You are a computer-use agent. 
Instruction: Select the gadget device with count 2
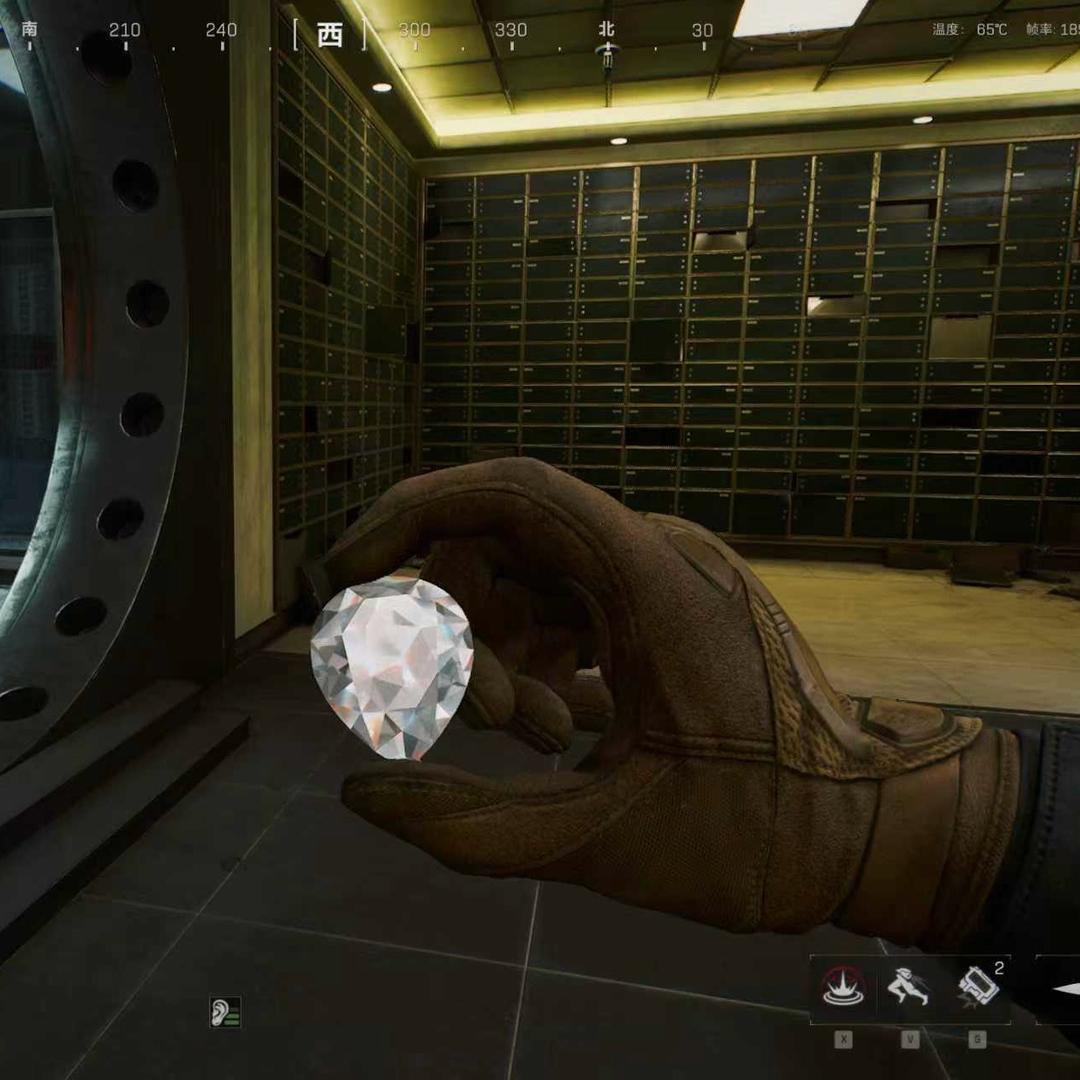click(x=977, y=989)
